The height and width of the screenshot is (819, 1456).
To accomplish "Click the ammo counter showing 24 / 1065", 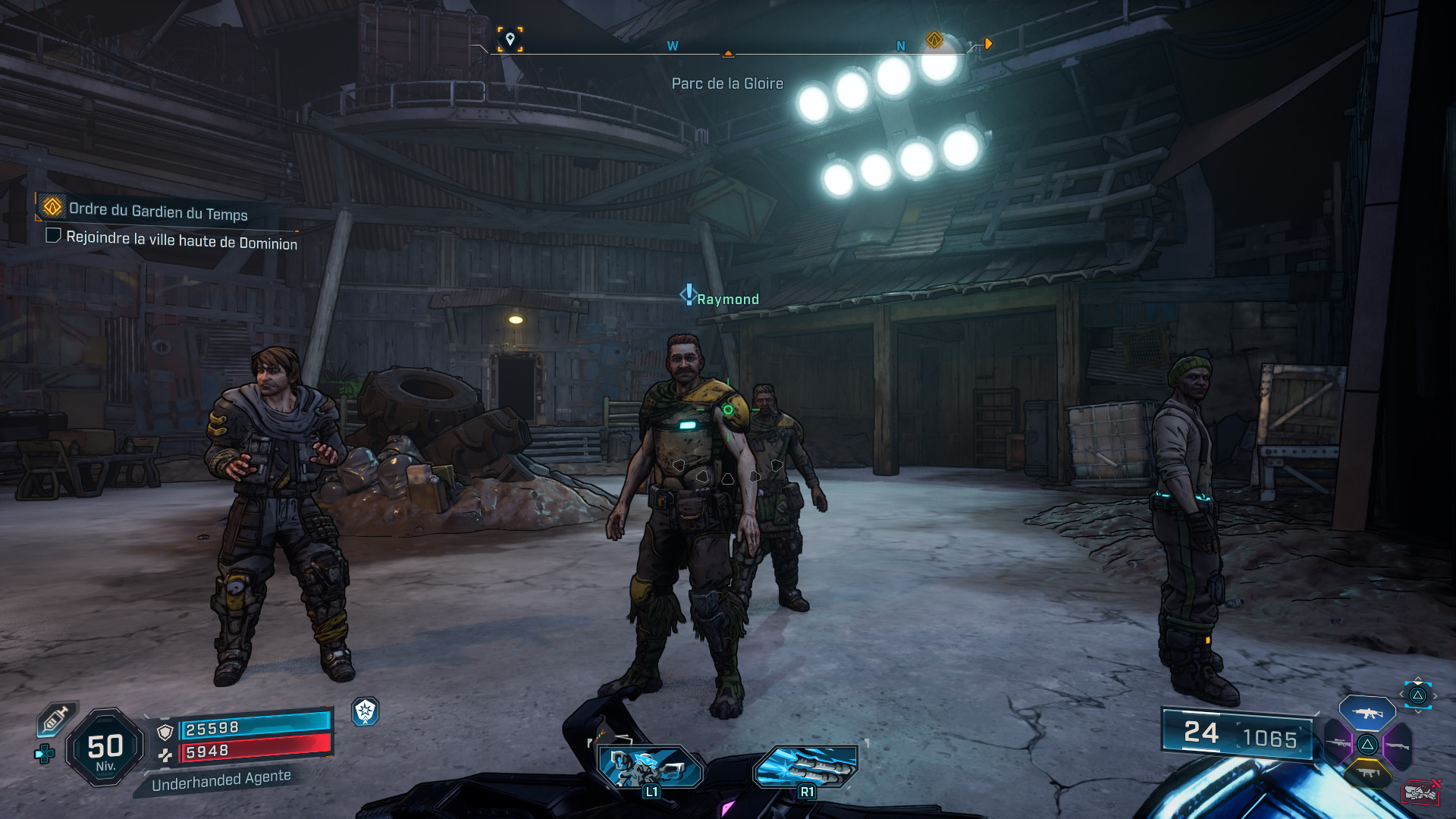I will [x=1240, y=735].
